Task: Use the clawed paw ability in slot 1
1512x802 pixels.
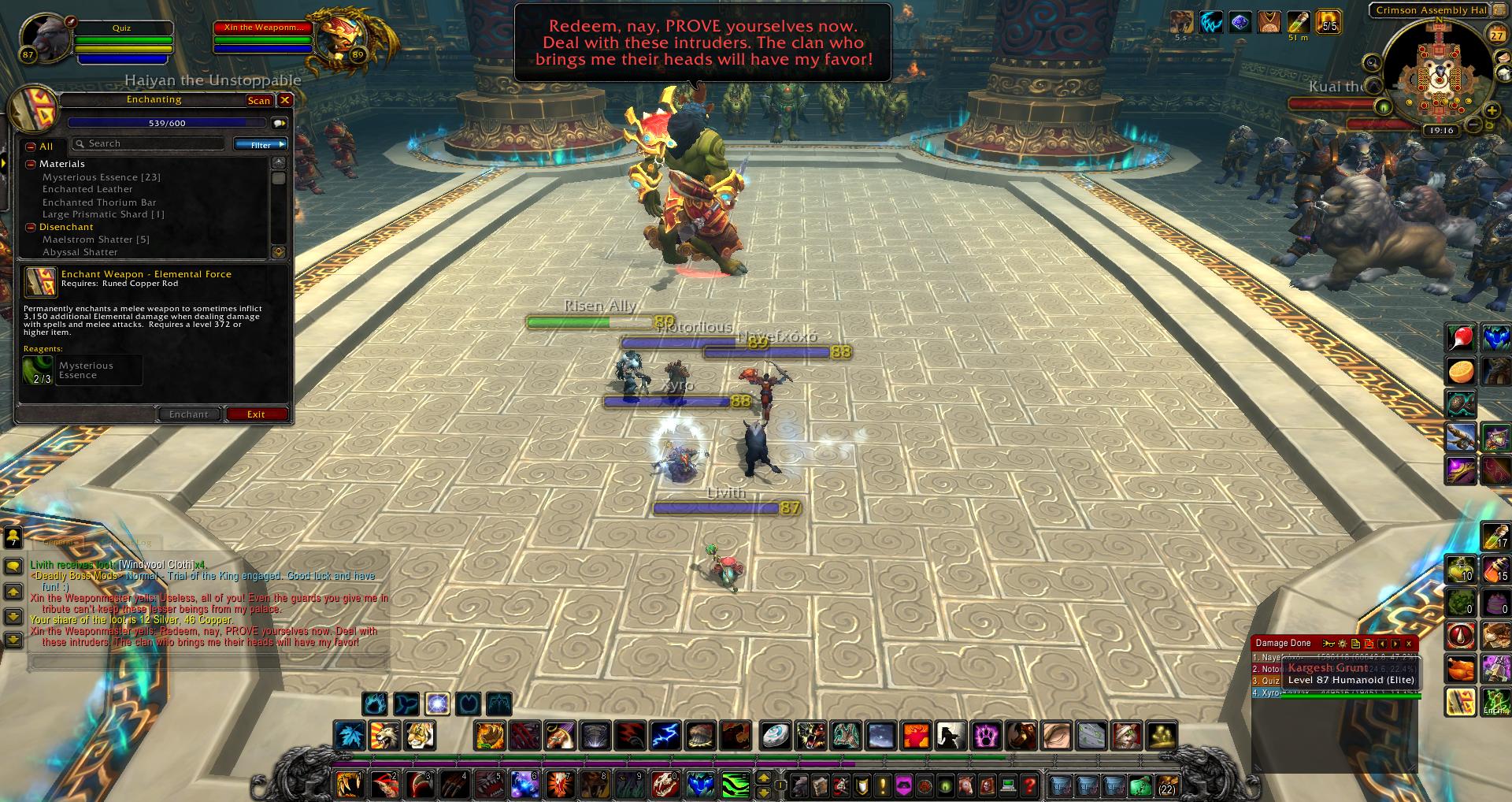Action: (348, 785)
